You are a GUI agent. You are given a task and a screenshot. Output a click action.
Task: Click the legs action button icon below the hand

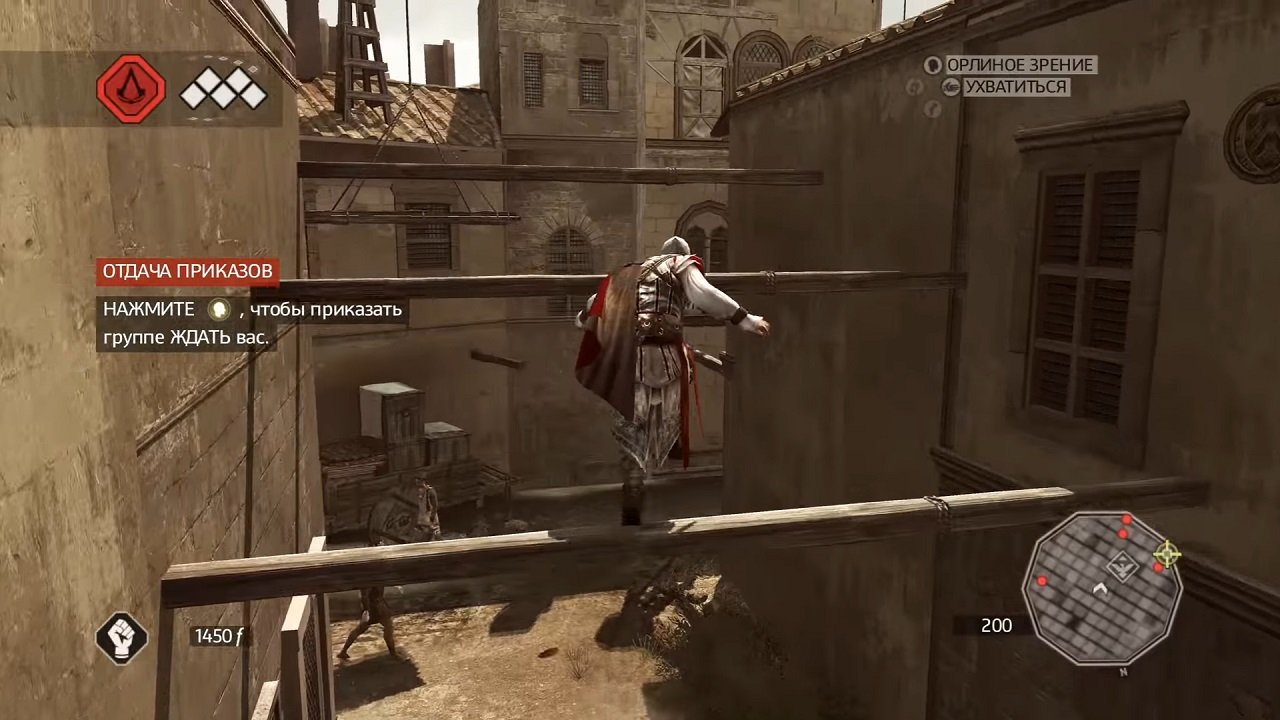pos(932,109)
